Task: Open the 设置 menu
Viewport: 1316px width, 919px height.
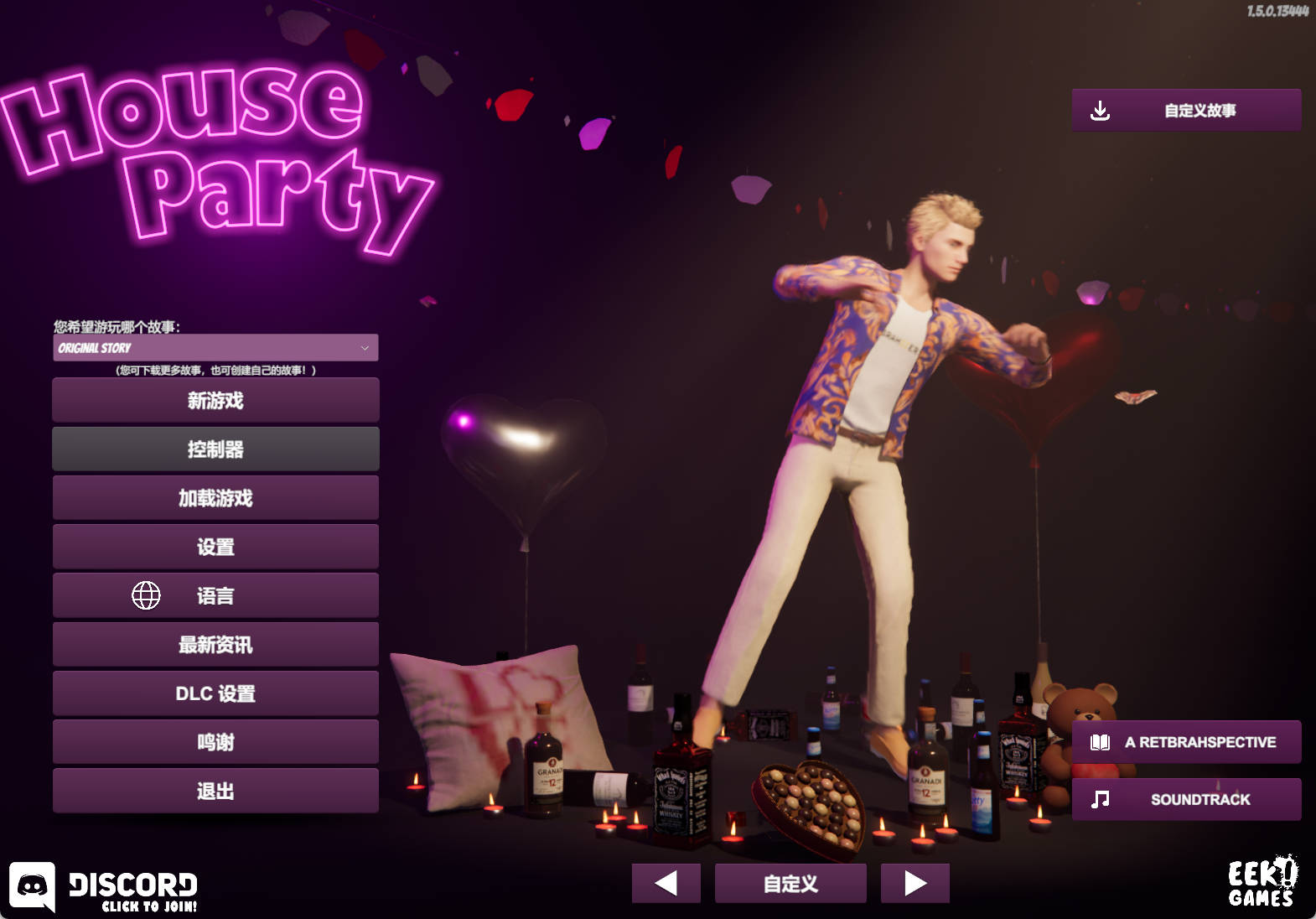Action: 215,546
